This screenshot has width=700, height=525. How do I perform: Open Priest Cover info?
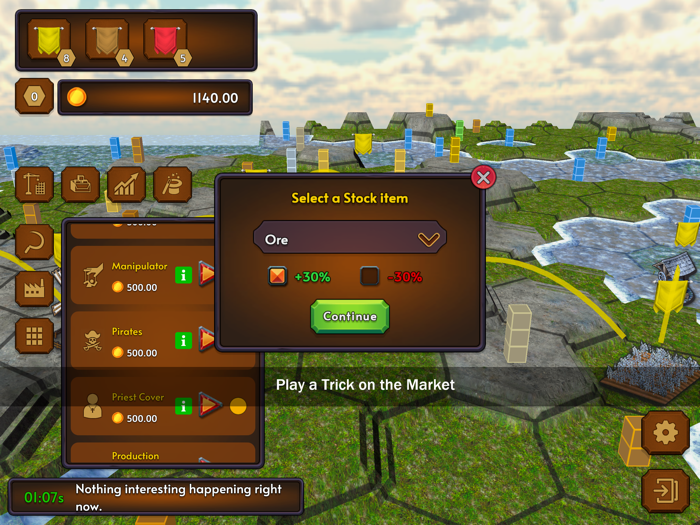point(183,406)
